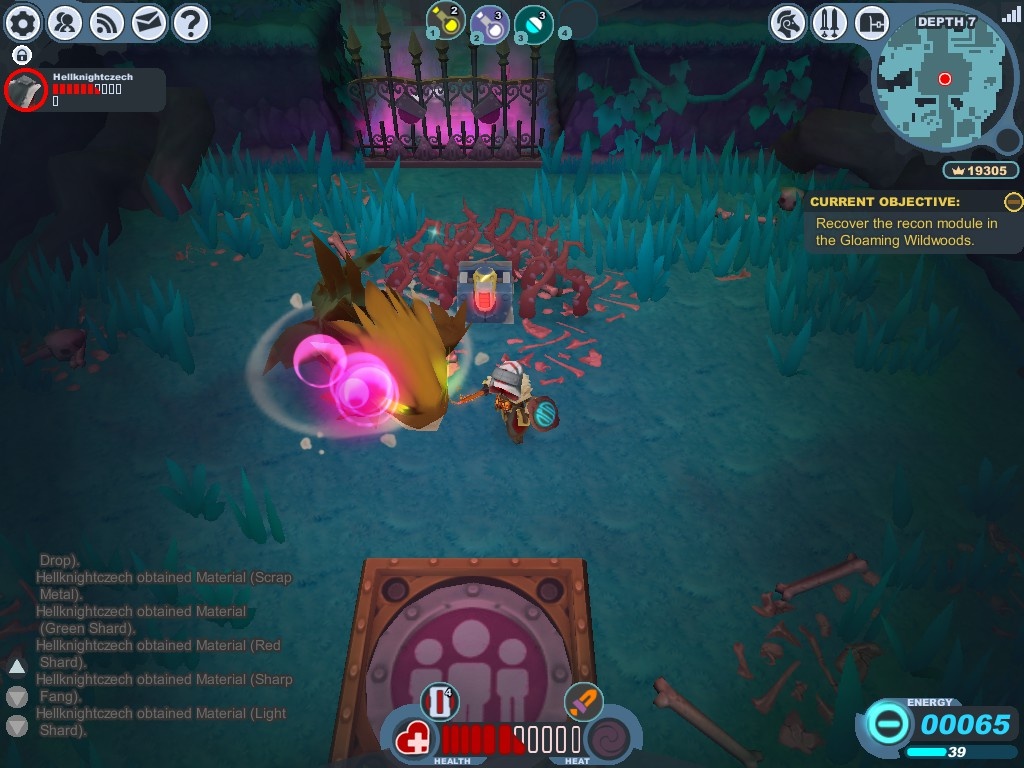Open the friends social panel
Viewport: 1024px width, 768px height.
coord(65,22)
